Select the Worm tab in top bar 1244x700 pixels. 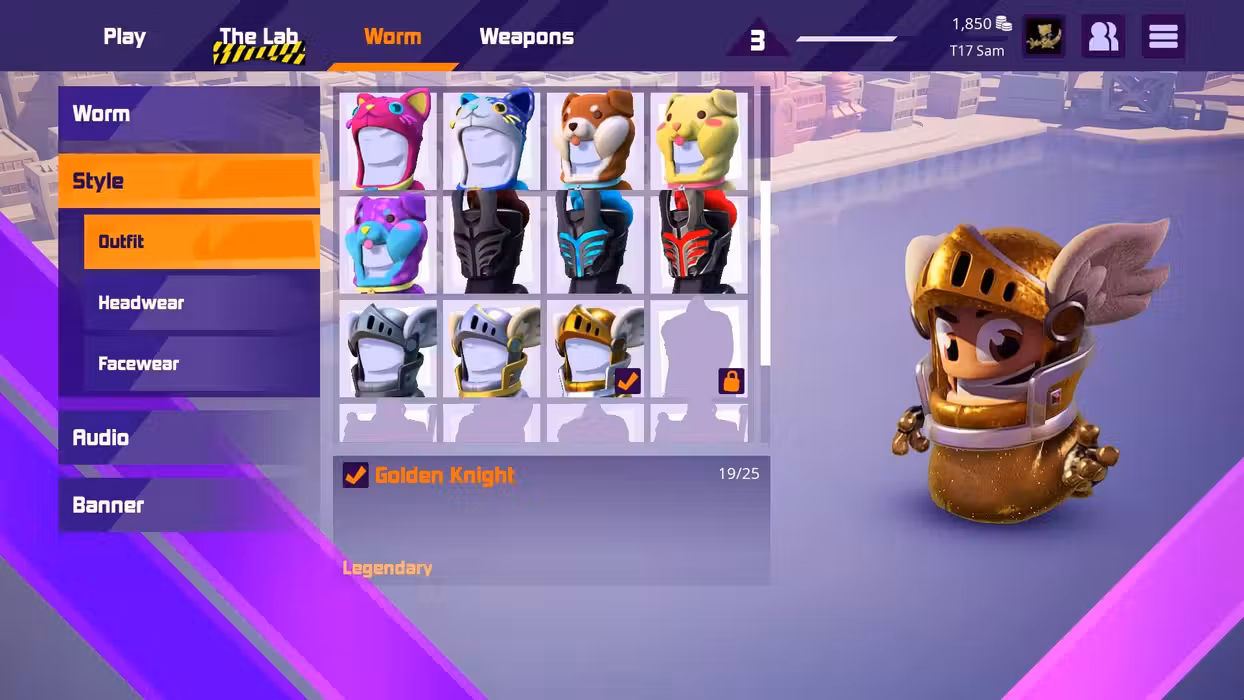pyautogui.click(x=392, y=37)
